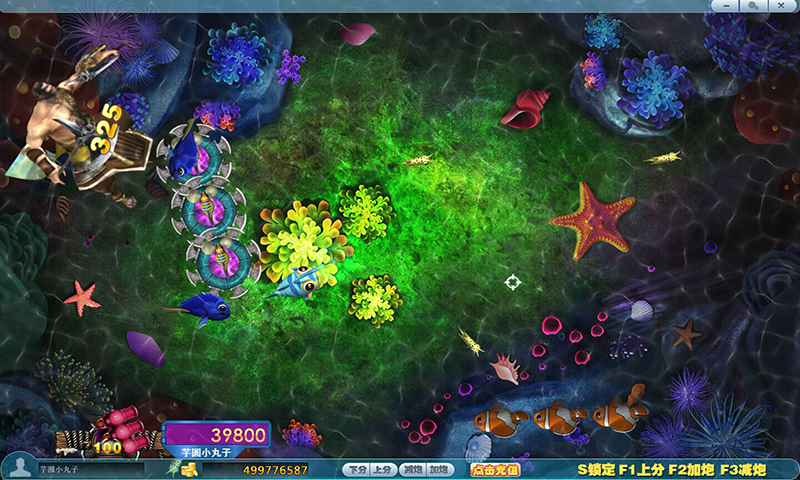Screen dimensions: 800x480
Task: Close the game window
Action: click(780, 5)
